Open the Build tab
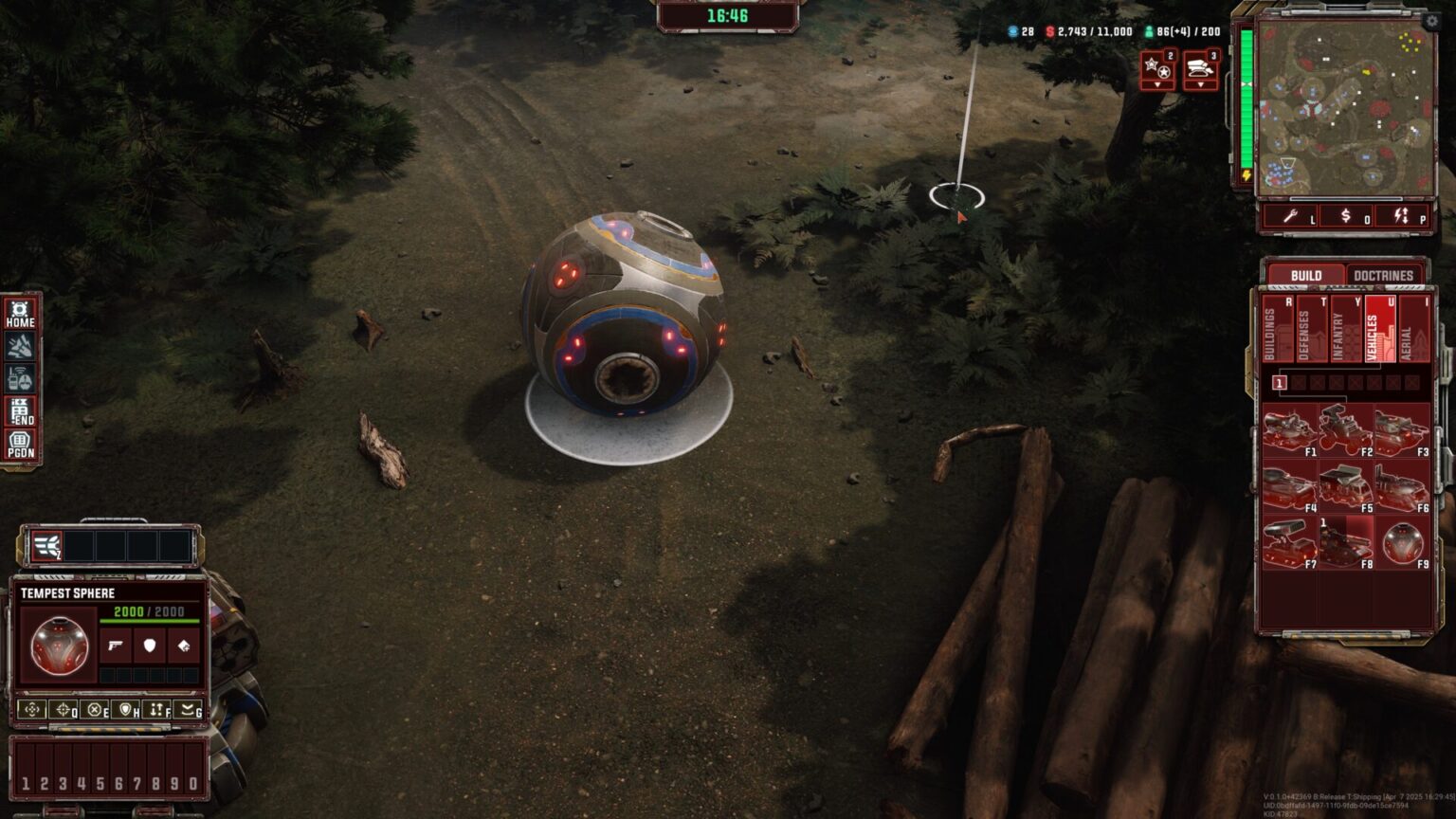The image size is (1456, 819). (x=1305, y=276)
